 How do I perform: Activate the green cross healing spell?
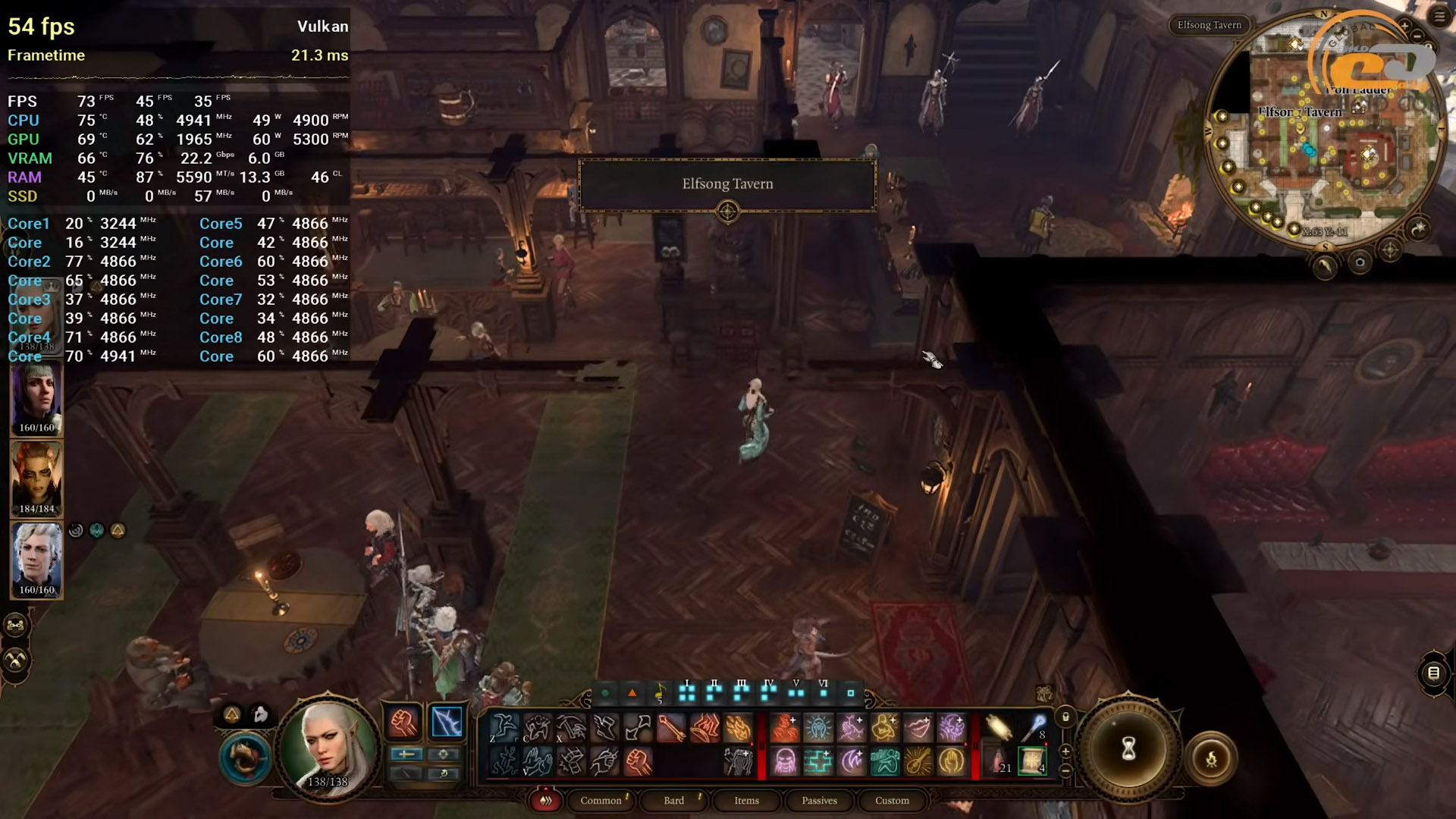(x=818, y=760)
